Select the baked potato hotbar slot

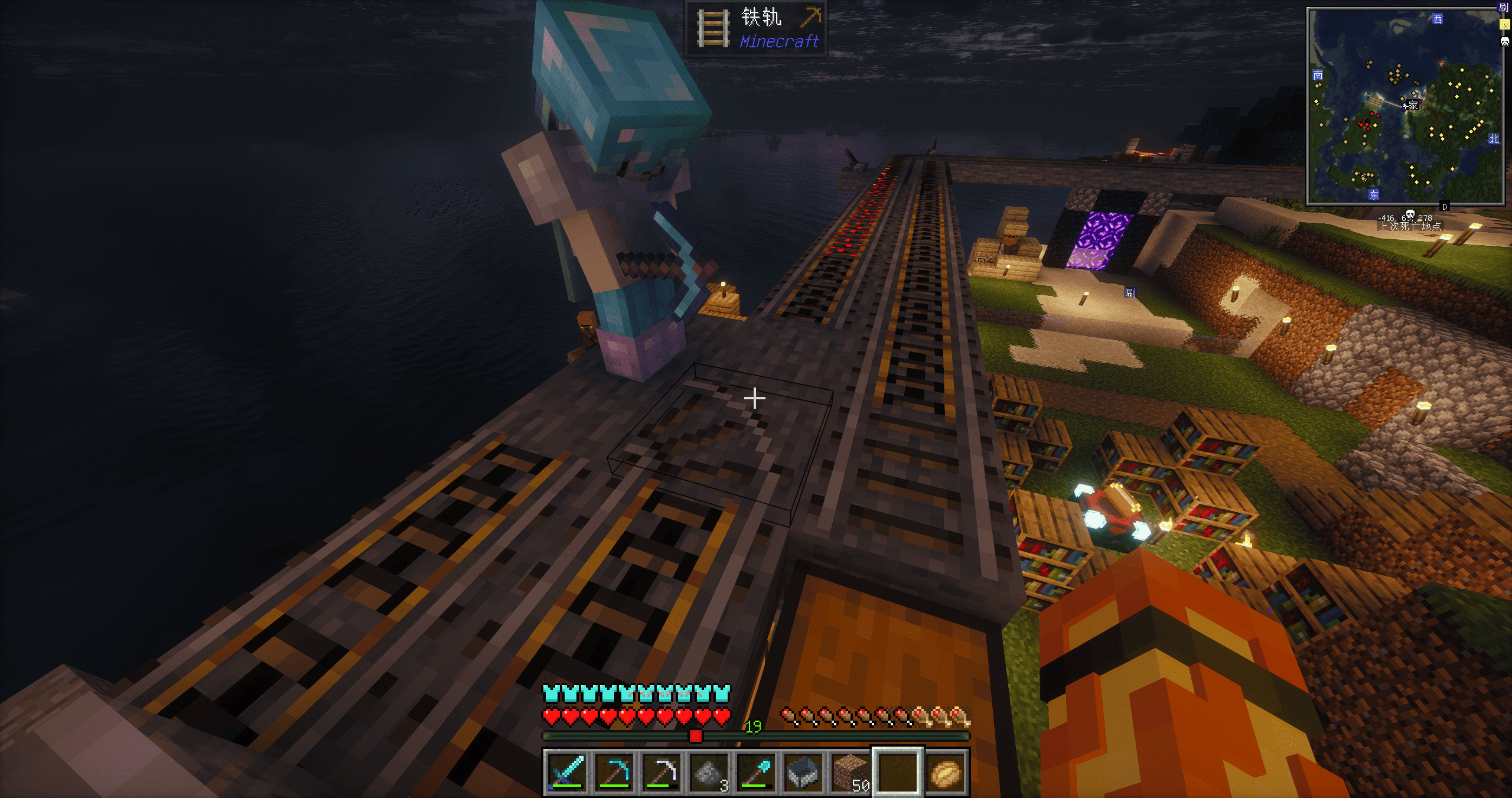point(946,771)
